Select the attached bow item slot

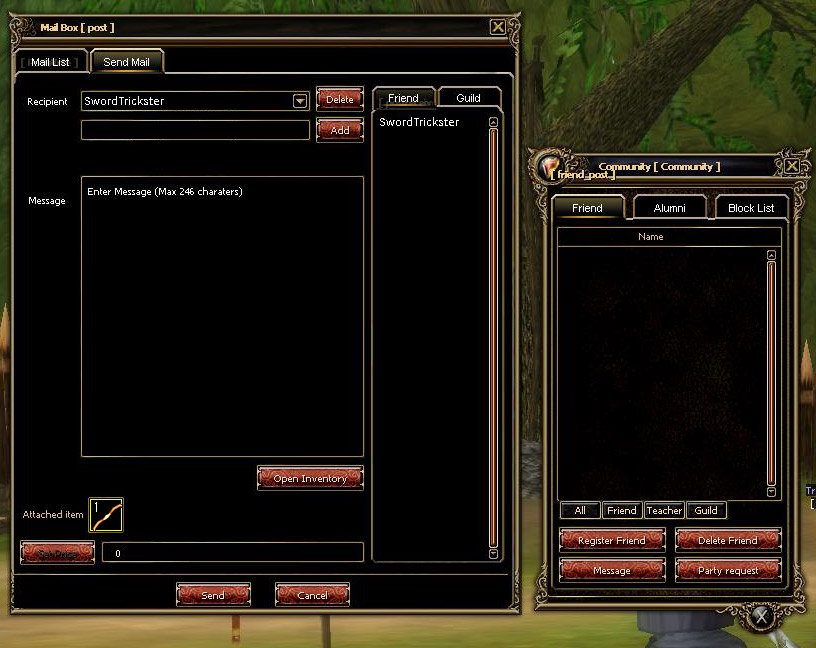(x=106, y=515)
